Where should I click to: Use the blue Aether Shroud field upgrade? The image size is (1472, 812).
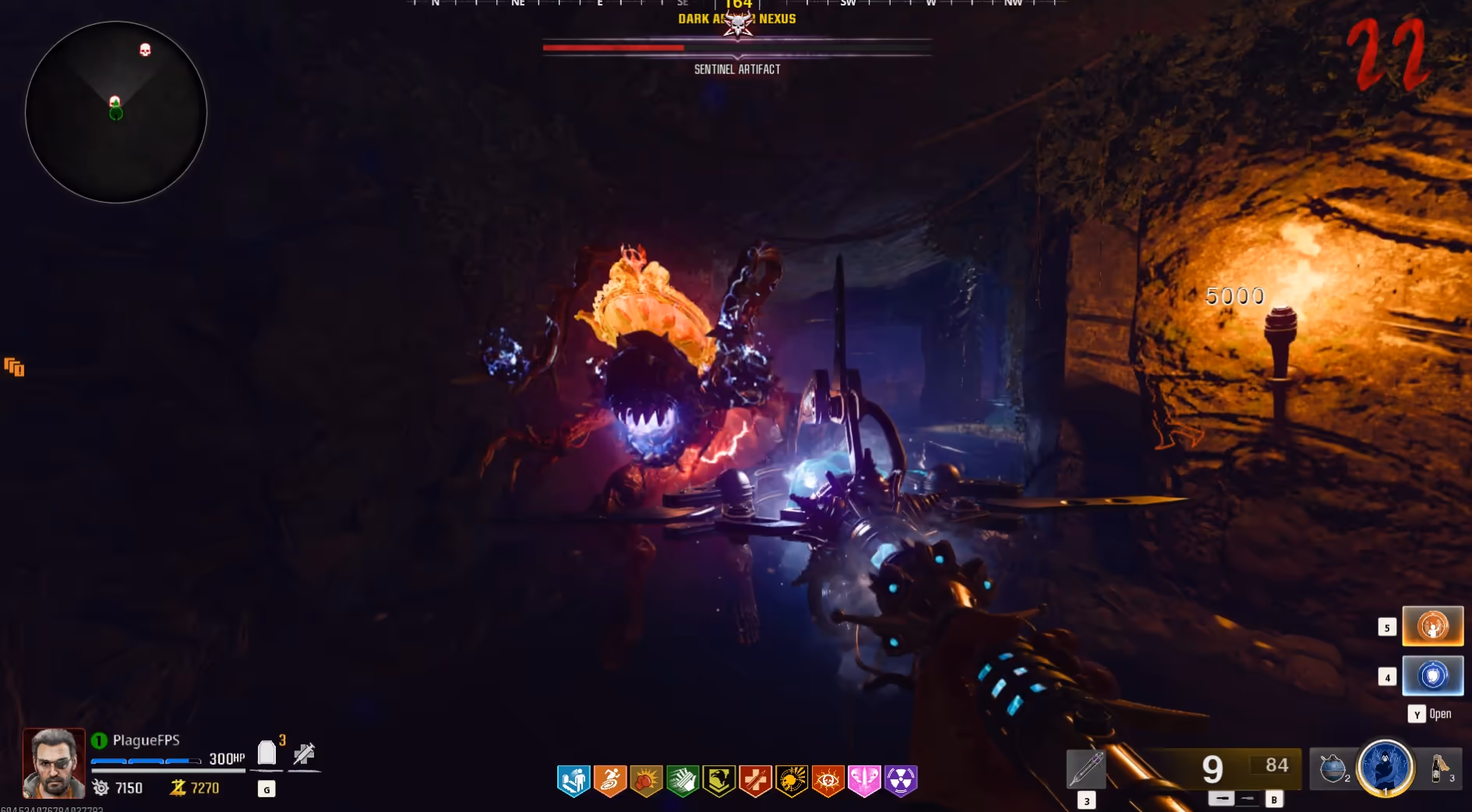click(1385, 768)
